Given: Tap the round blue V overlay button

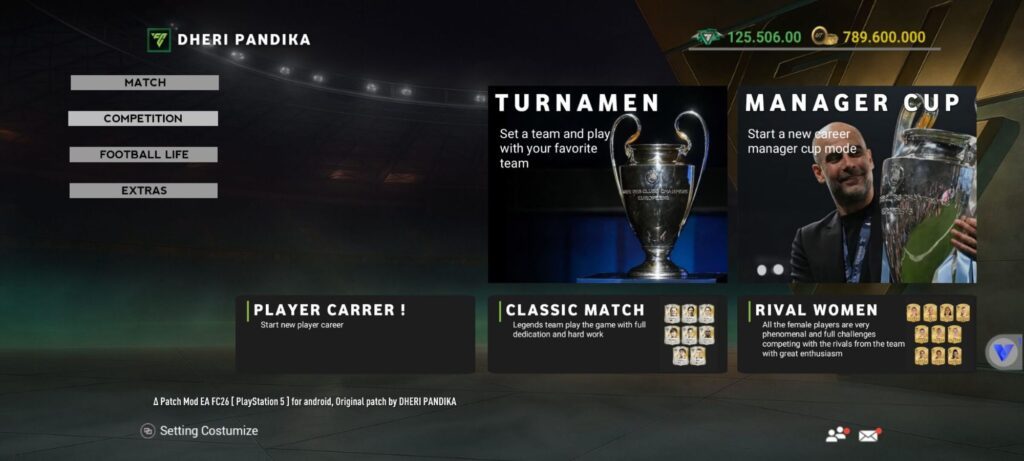Looking at the screenshot, I should (1002, 352).
